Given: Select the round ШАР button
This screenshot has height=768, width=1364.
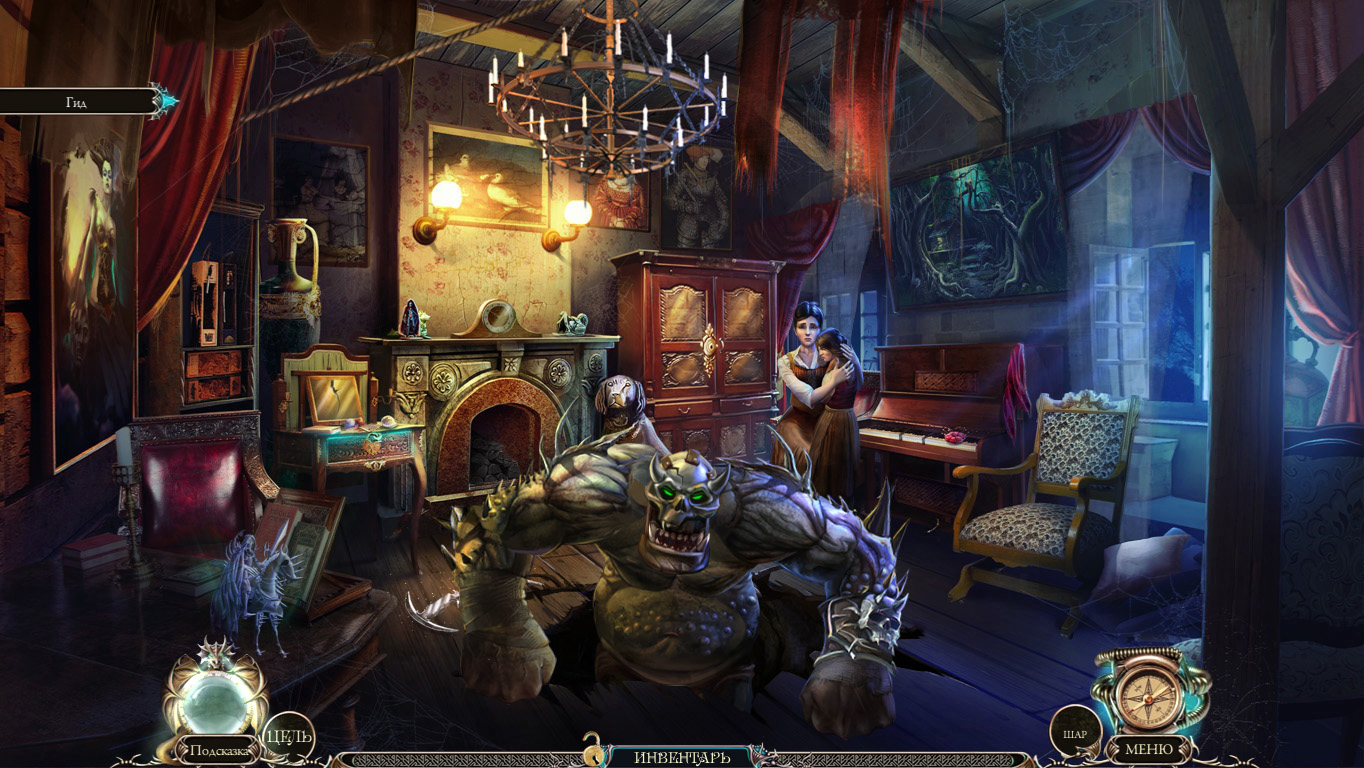Looking at the screenshot, I should (x=1076, y=733).
